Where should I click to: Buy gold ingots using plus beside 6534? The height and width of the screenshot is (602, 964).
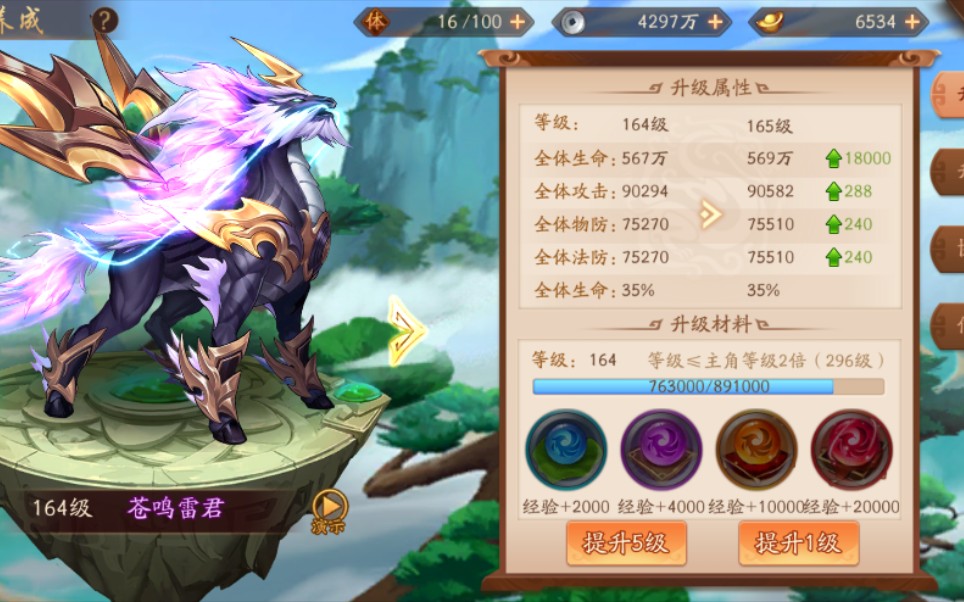click(x=911, y=21)
